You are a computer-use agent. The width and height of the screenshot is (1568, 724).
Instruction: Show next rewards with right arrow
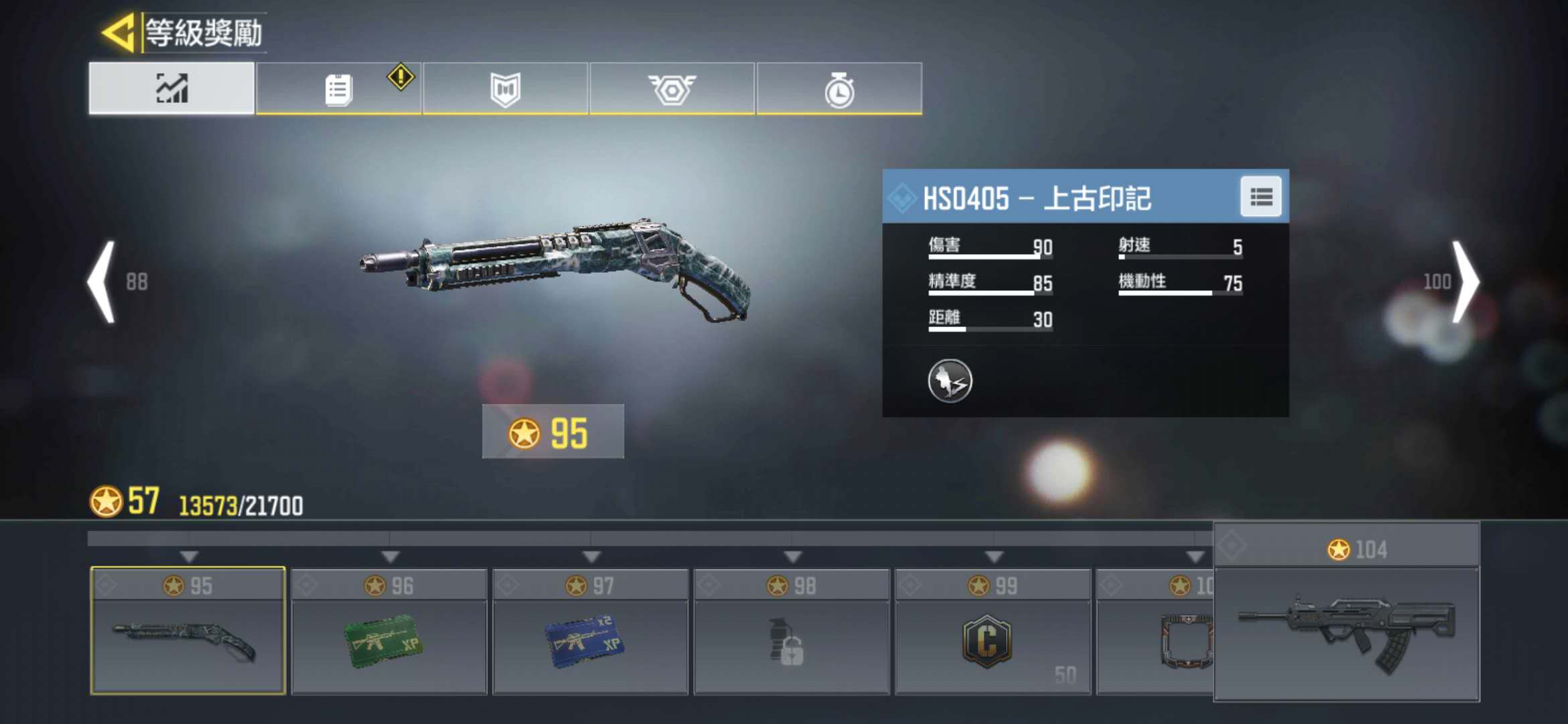pyautogui.click(x=1465, y=282)
